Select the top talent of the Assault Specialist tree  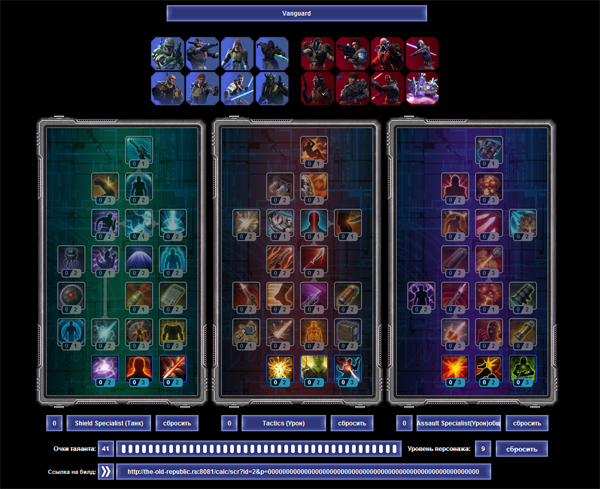tap(487, 151)
